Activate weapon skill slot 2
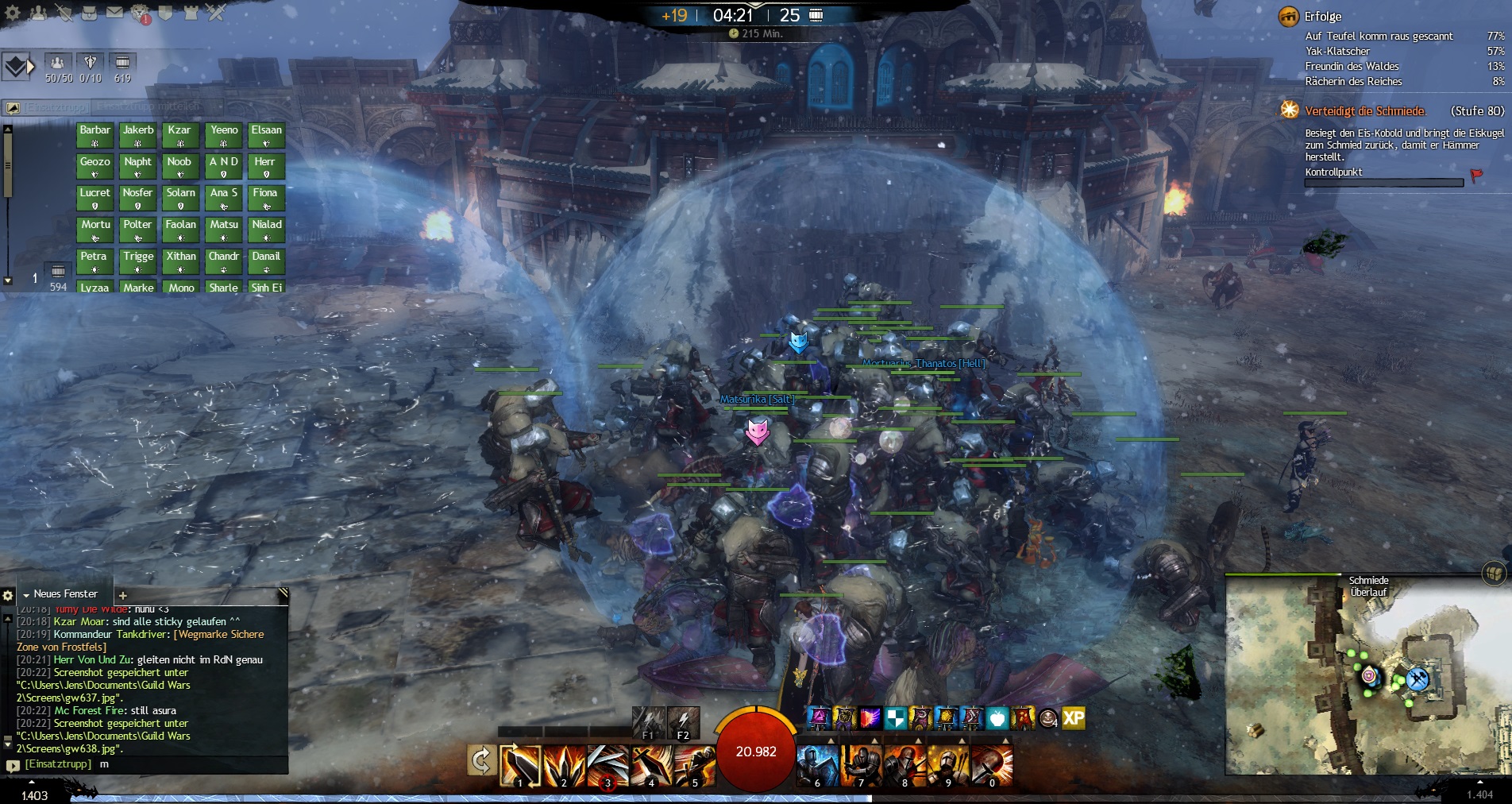Screen dimensions: 1512x804 tap(565, 765)
